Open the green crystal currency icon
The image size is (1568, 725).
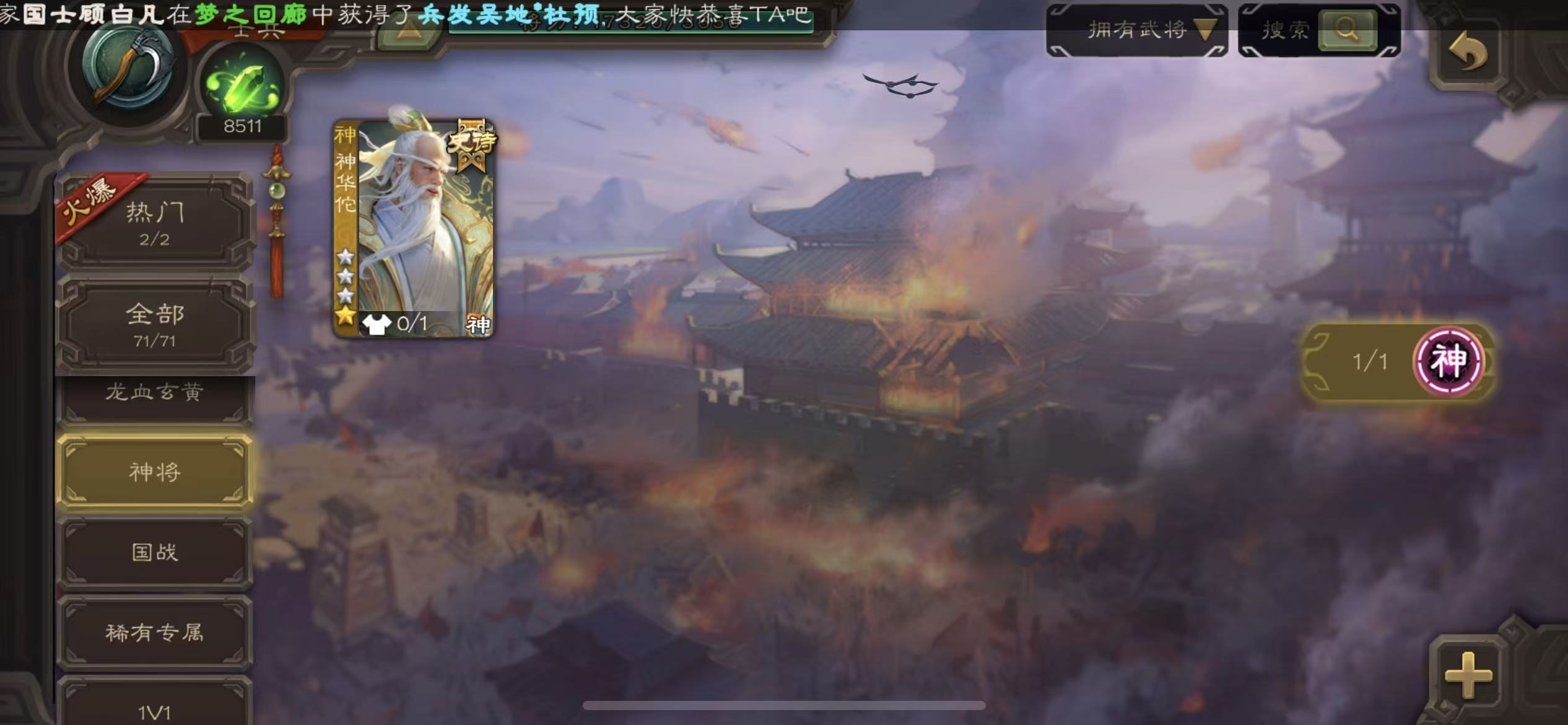point(243,87)
